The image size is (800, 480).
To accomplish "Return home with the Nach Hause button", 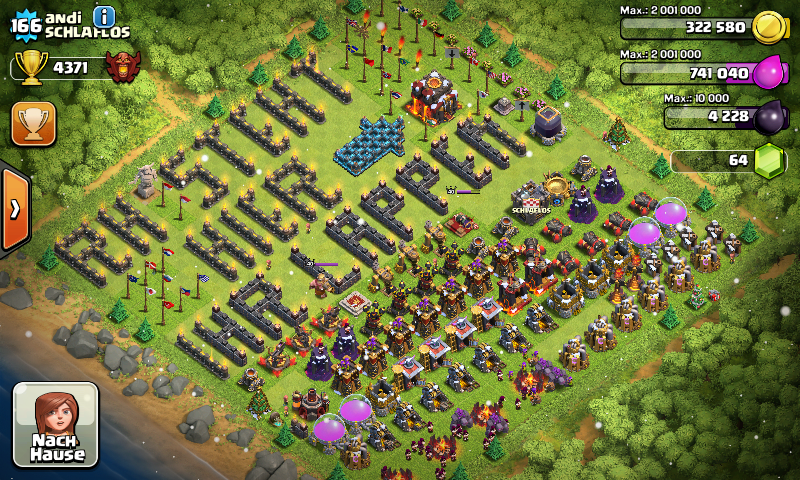I will [x=56, y=424].
